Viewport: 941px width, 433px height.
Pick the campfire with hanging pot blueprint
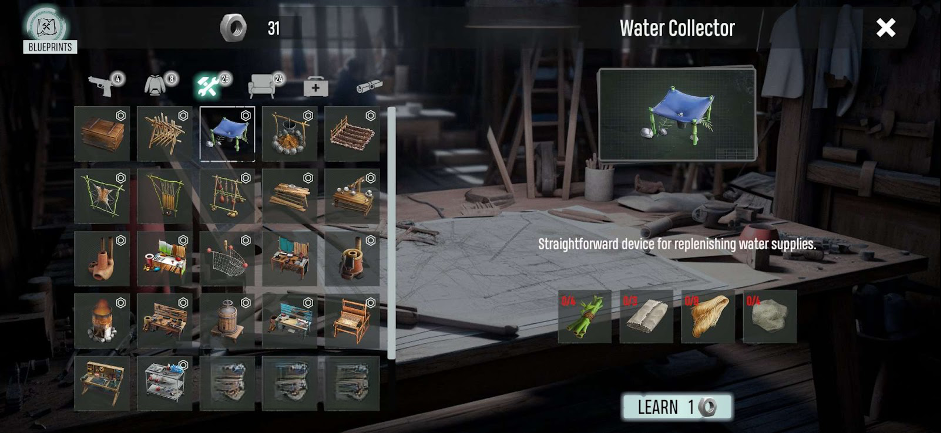290,134
